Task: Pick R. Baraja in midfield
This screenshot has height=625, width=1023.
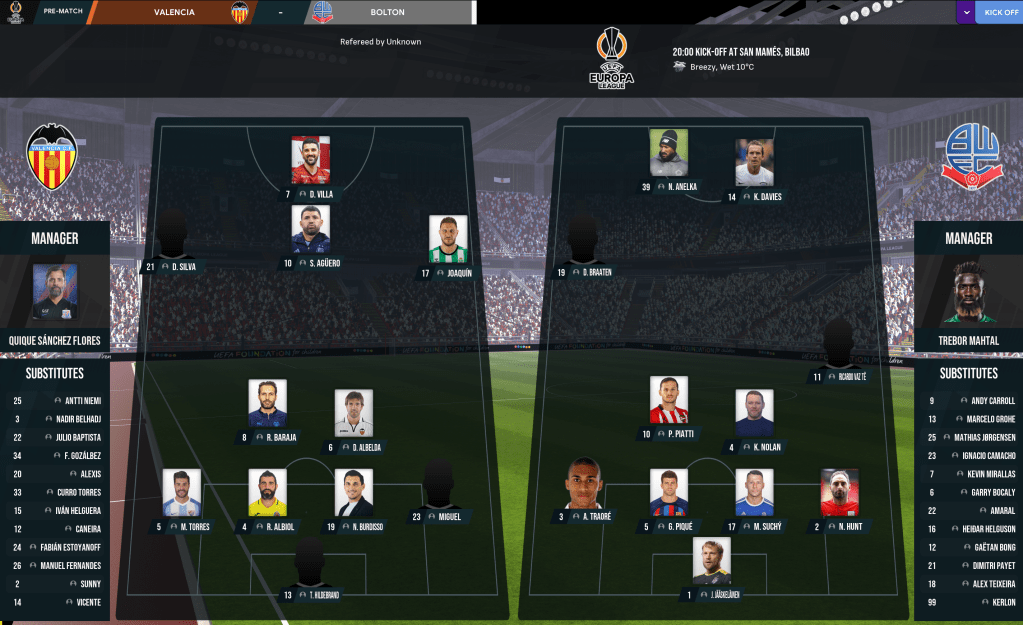Action: [268, 404]
